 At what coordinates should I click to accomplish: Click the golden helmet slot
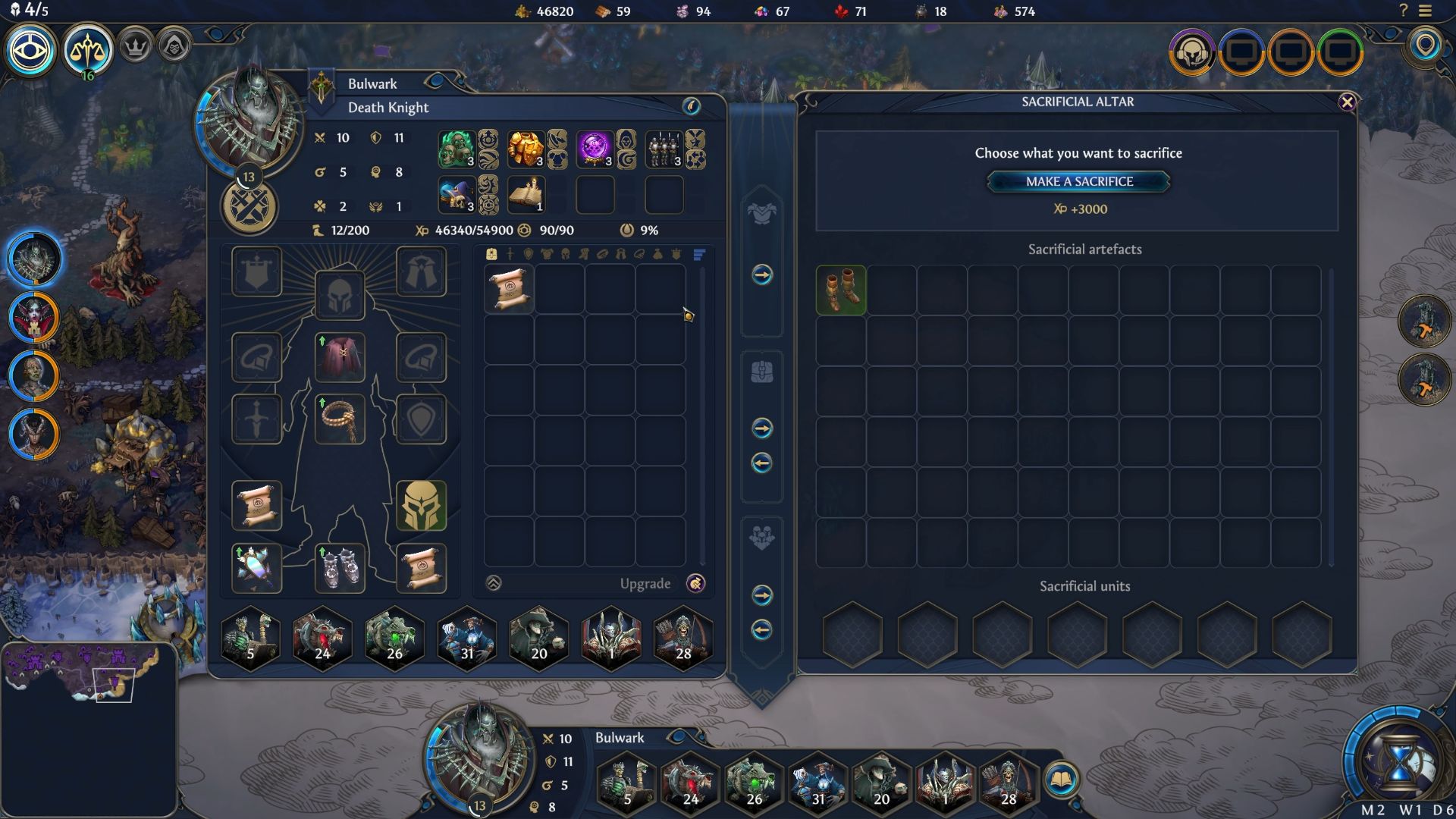click(x=421, y=506)
